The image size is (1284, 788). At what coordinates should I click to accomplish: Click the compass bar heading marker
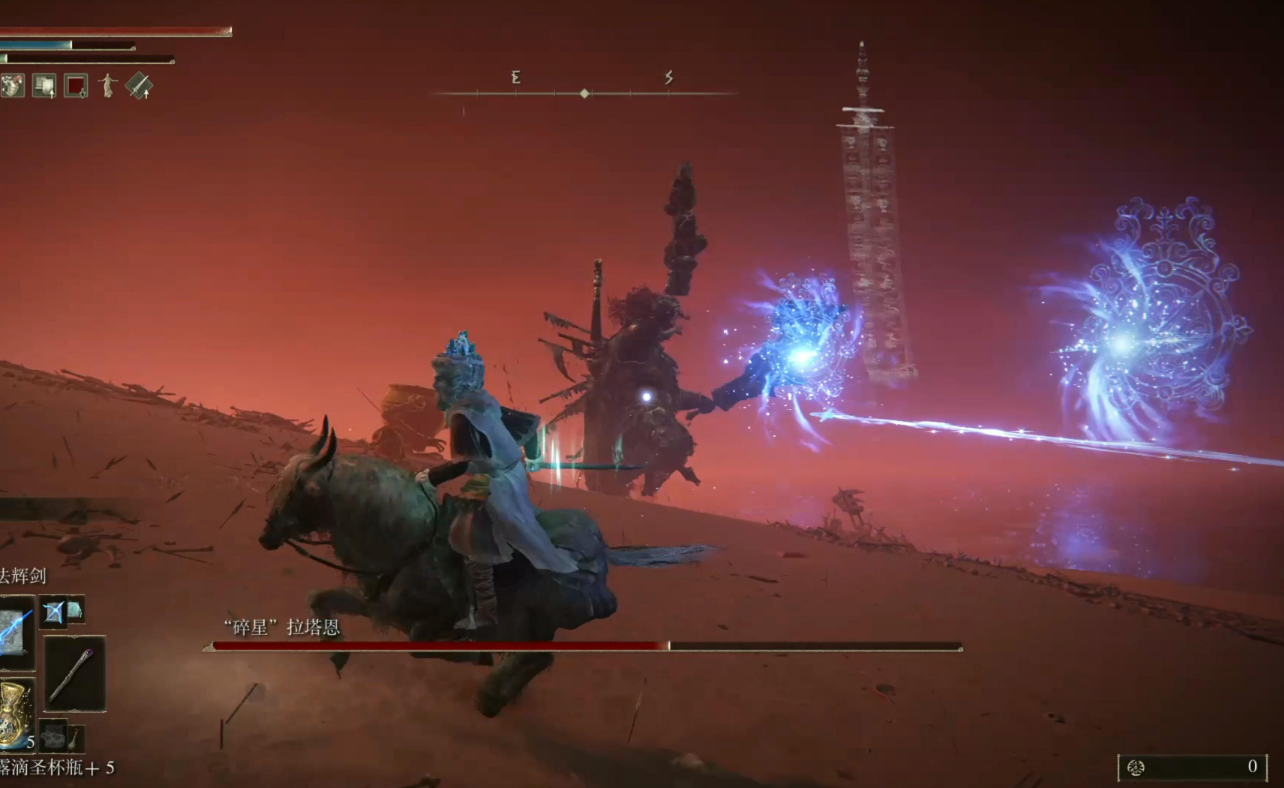click(x=584, y=93)
